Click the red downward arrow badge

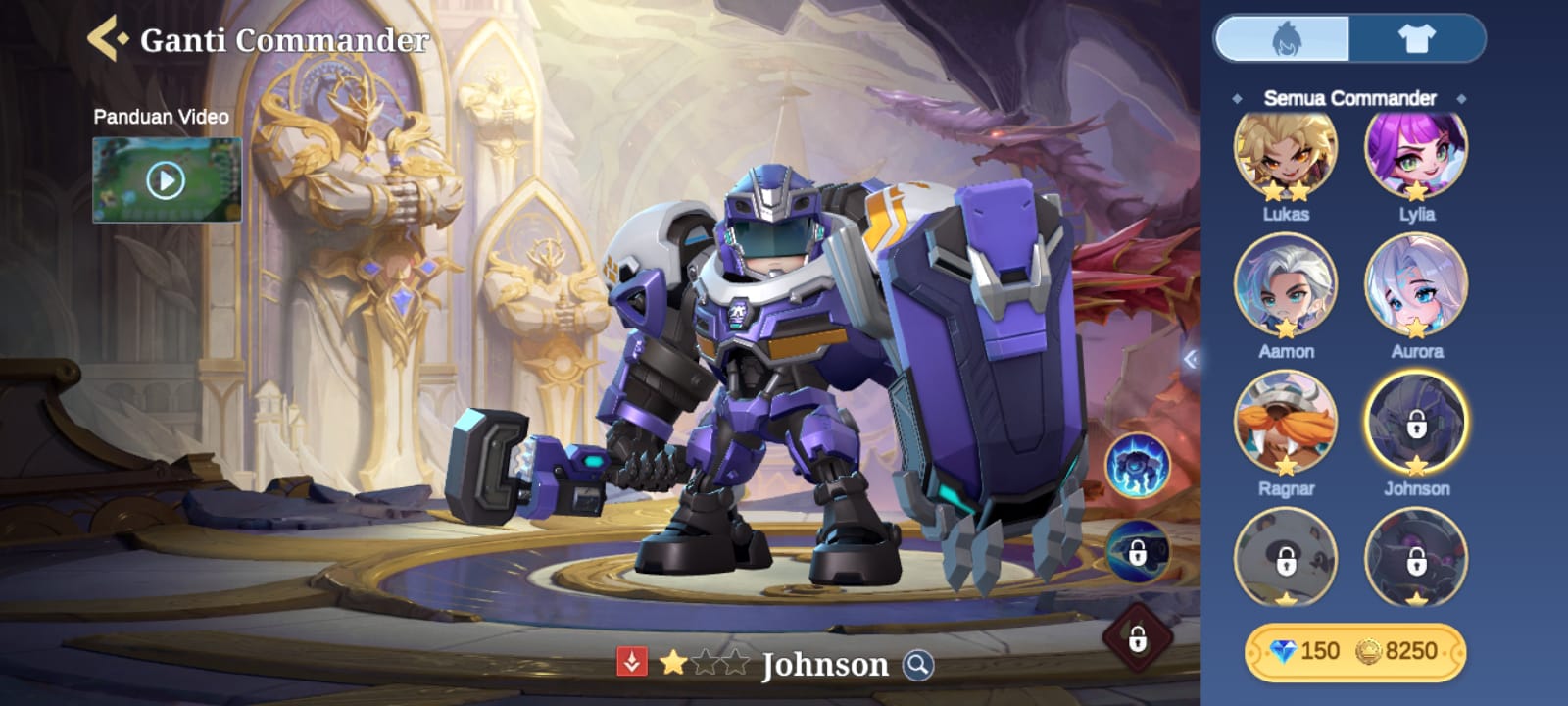(x=632, y=663)
